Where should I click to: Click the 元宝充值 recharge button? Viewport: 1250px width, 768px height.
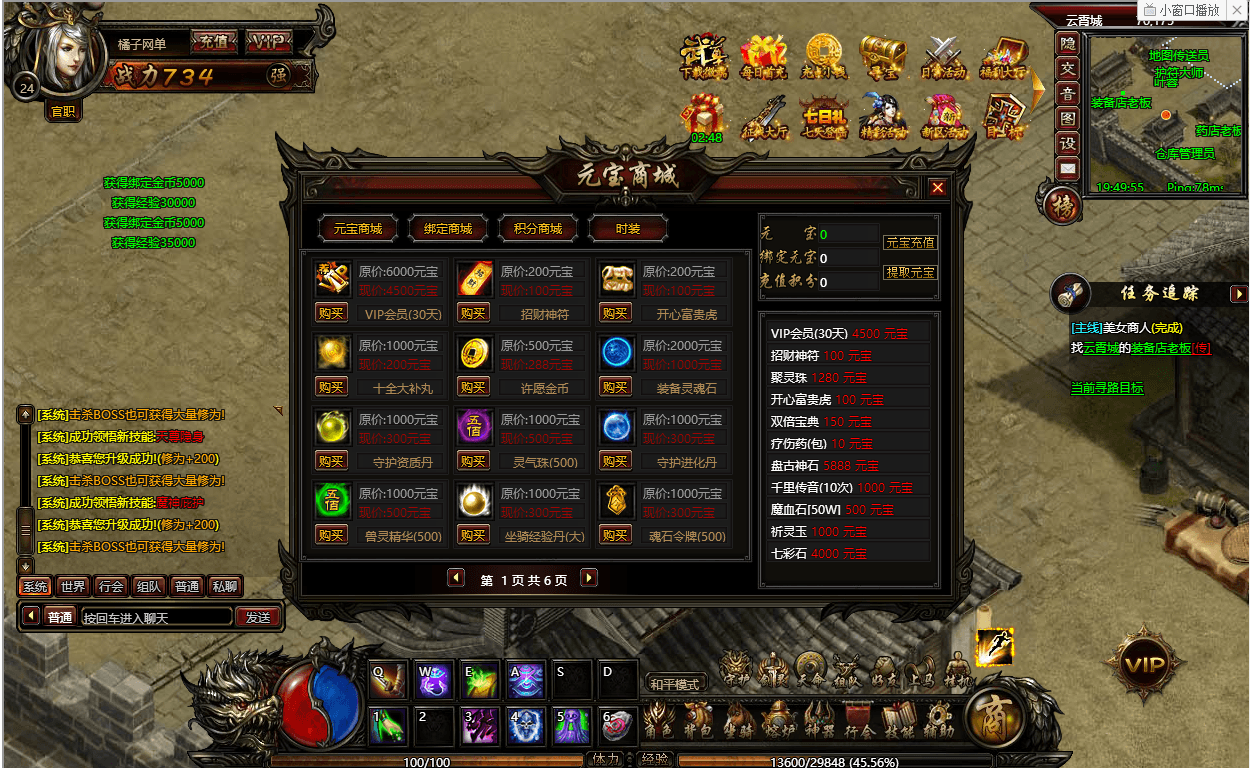click(x=910, y=242)
